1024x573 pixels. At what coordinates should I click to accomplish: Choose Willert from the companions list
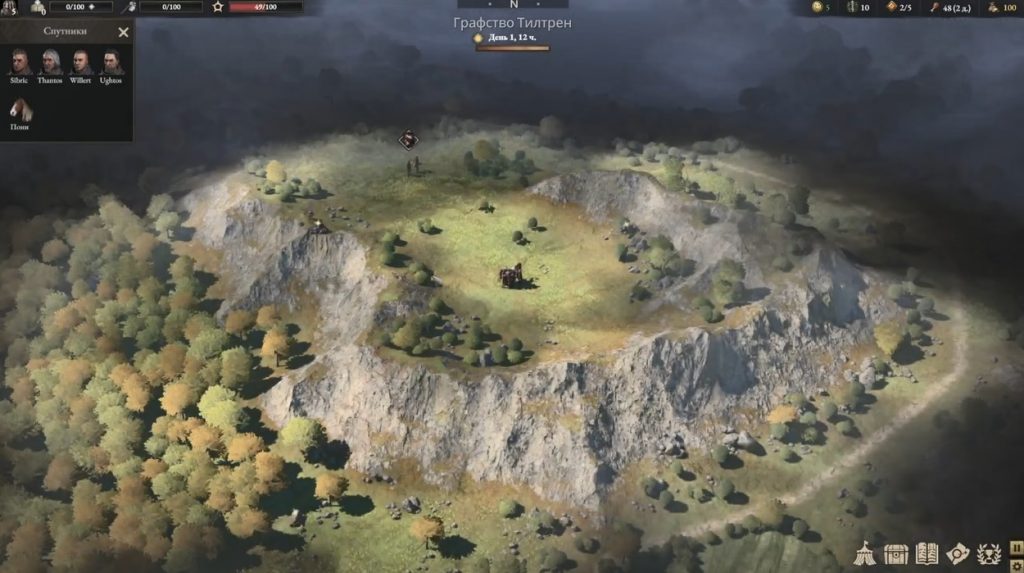point(81,62)
